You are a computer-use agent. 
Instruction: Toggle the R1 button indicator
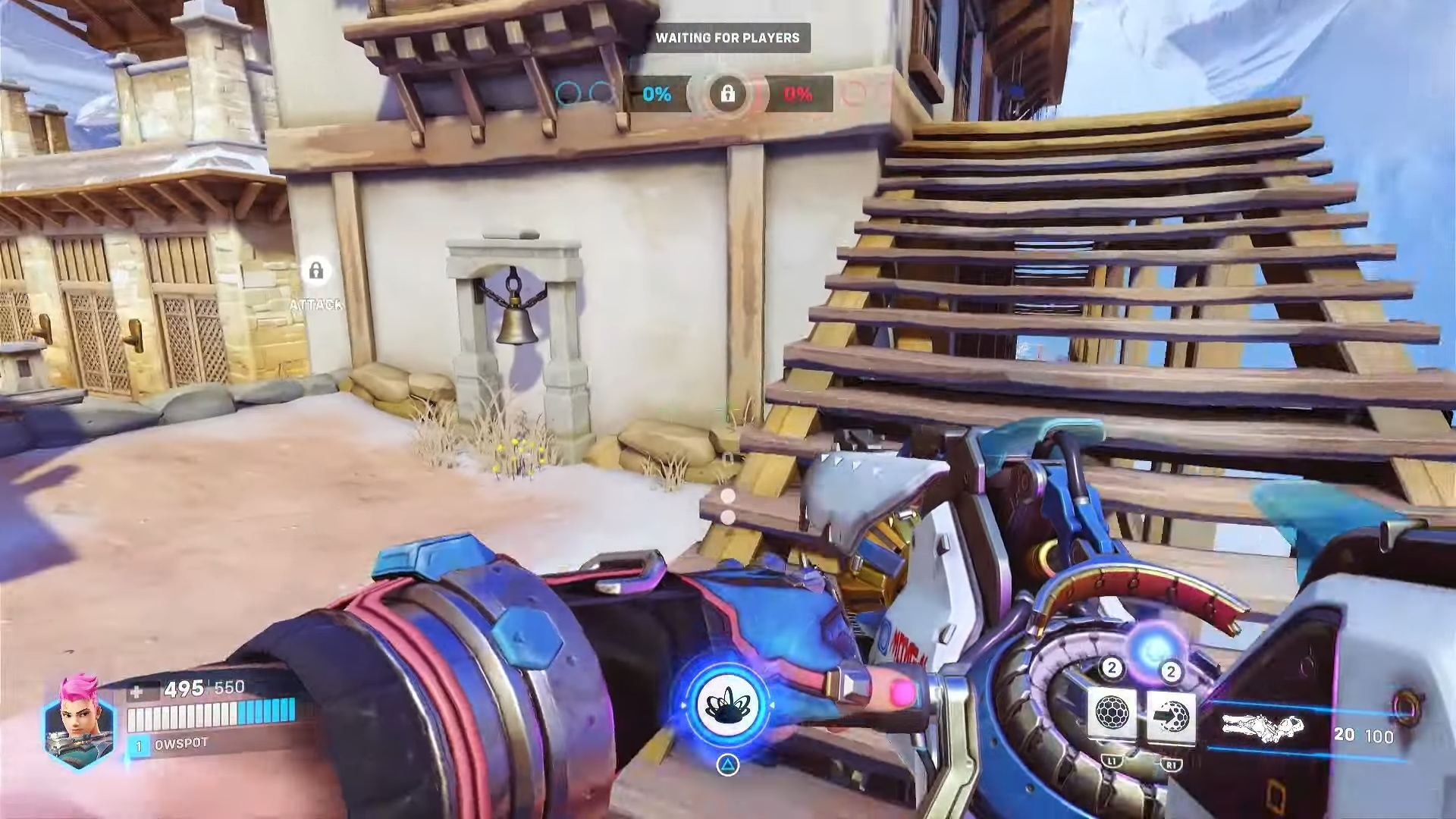click(1170, 766)
